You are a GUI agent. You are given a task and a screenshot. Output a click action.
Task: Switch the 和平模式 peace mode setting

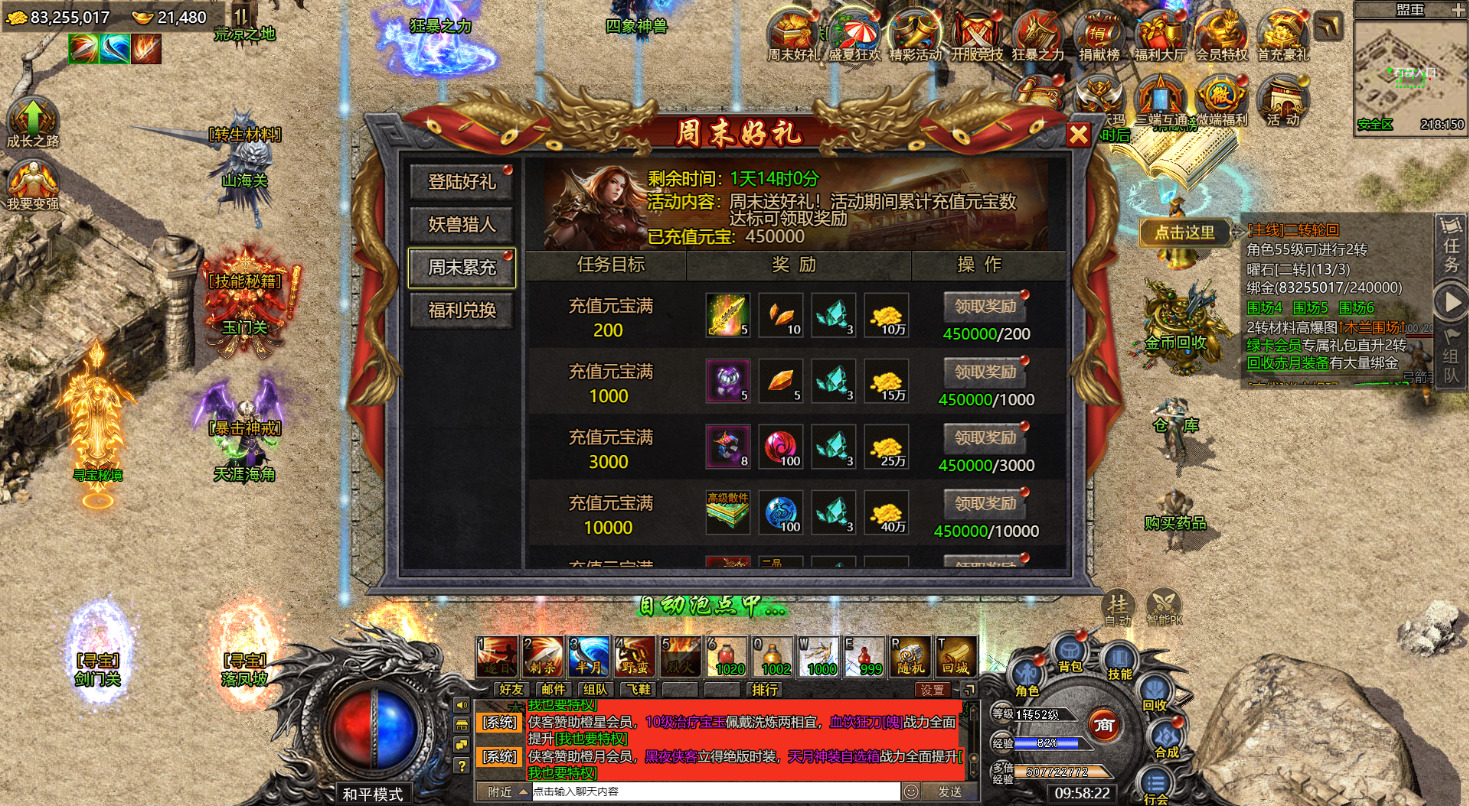pyautogui.click(x=374, y=792)
